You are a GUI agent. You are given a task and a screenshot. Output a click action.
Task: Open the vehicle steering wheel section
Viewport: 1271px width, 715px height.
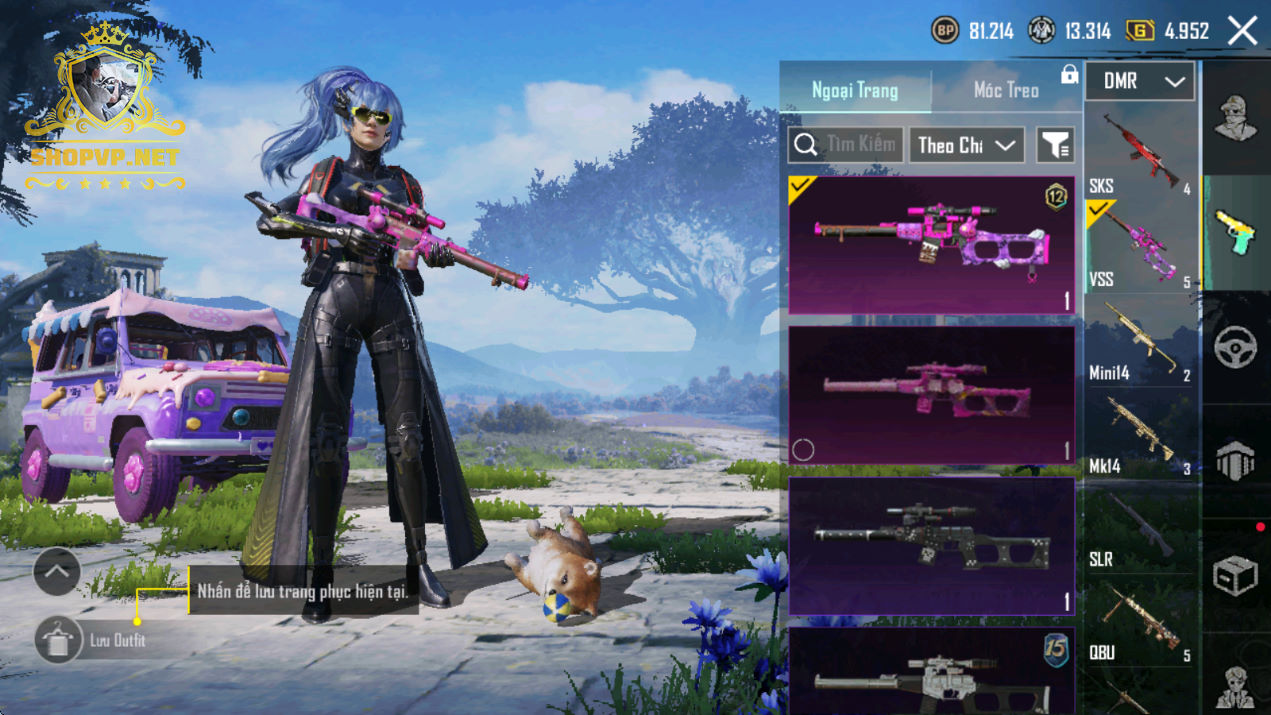pyautogui.click(x=1236, y=348)
